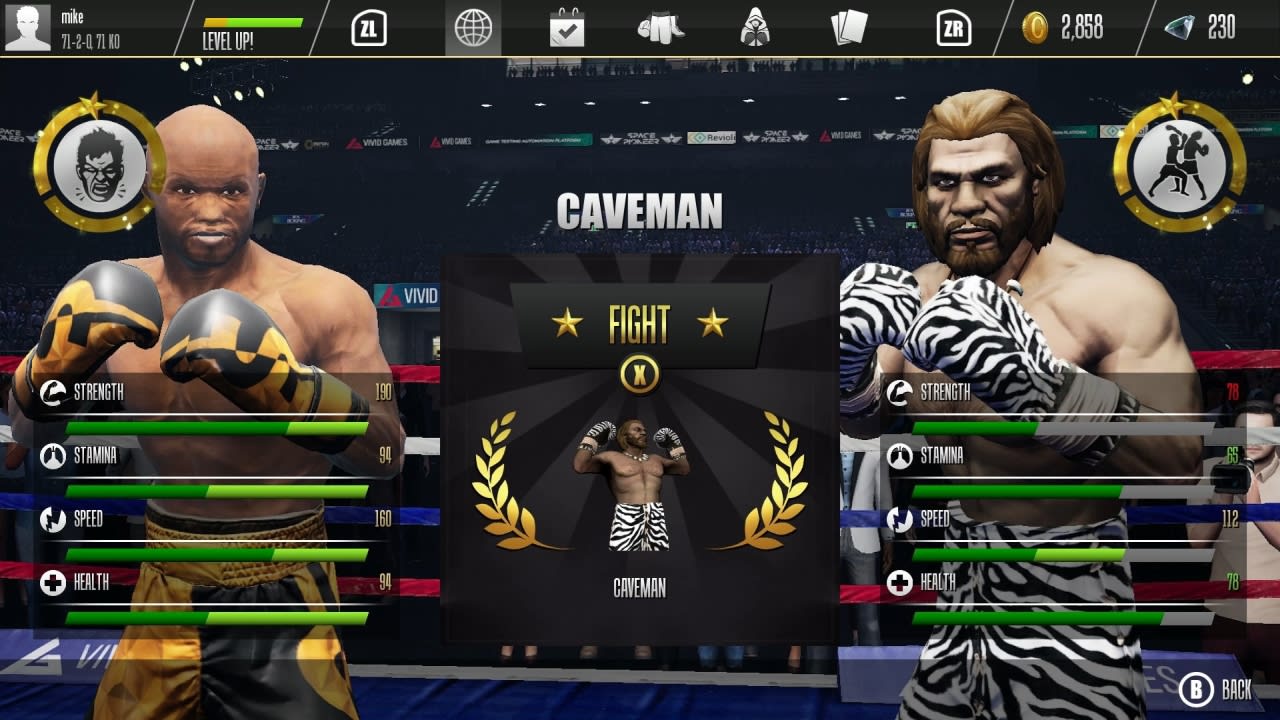Open the world/globe events tab
The height and width of the screenshot is (720, 1280).
pyautogui.click(x=474, y=28)
